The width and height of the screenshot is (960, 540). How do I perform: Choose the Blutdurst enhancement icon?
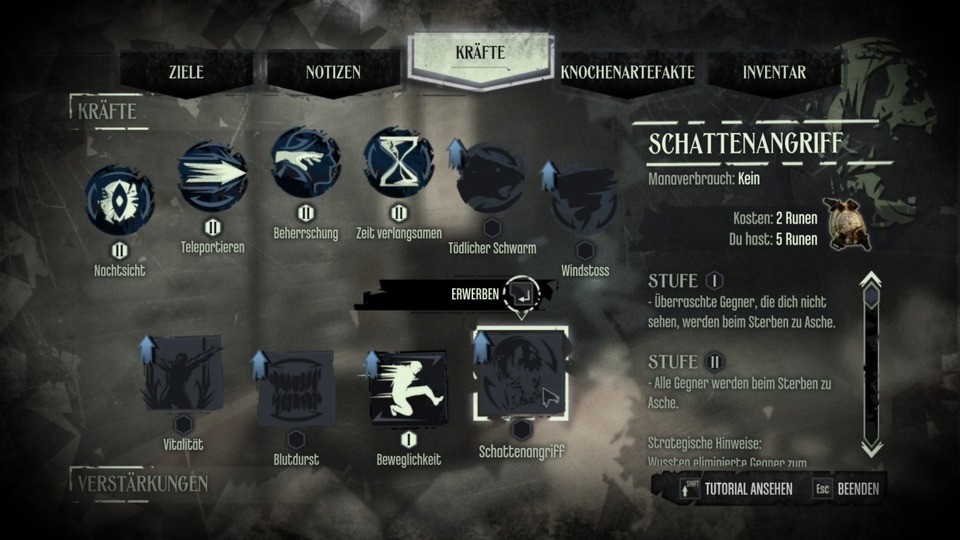[x=295, y=387]
